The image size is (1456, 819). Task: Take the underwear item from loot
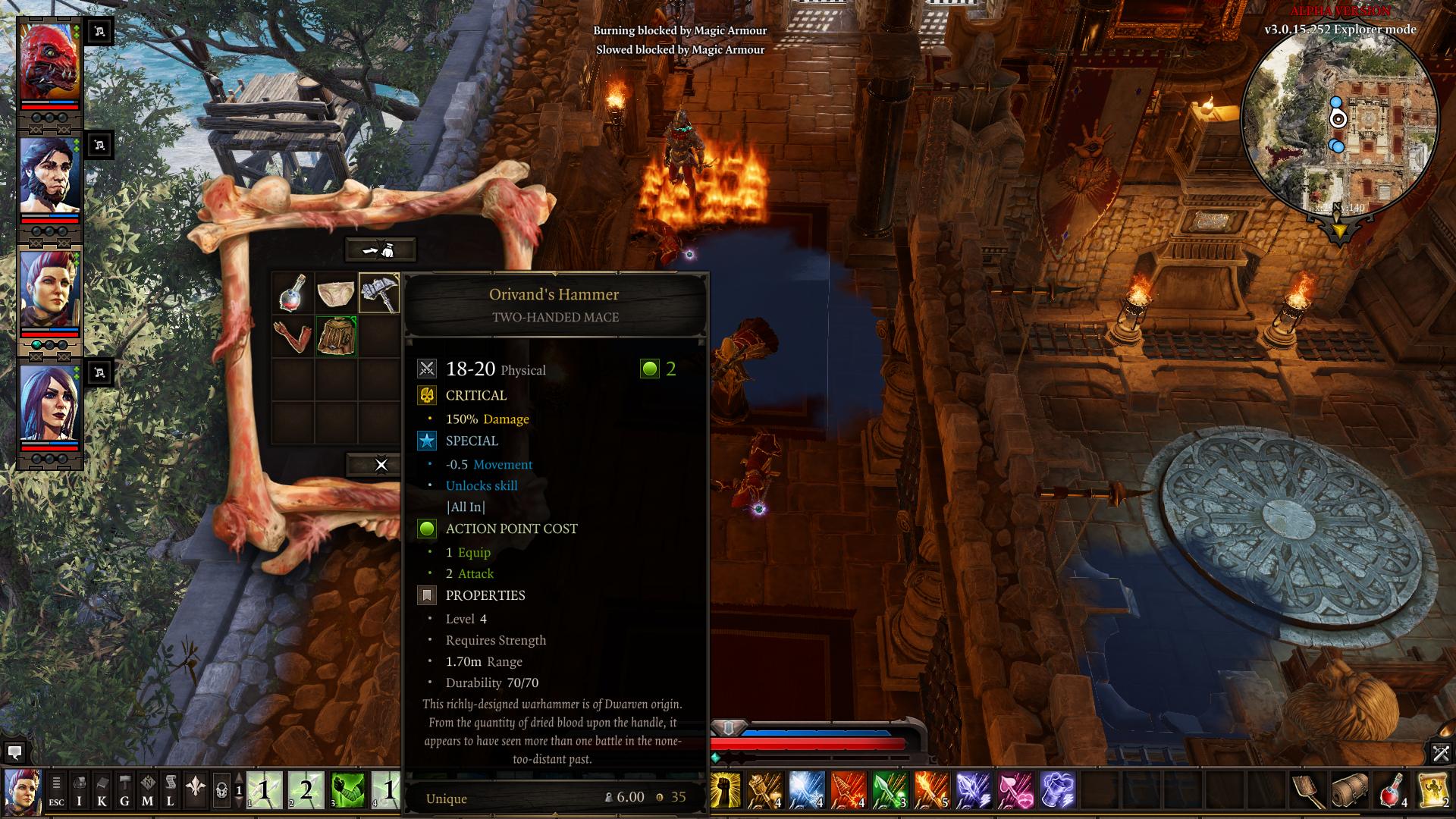coord(335,293)
